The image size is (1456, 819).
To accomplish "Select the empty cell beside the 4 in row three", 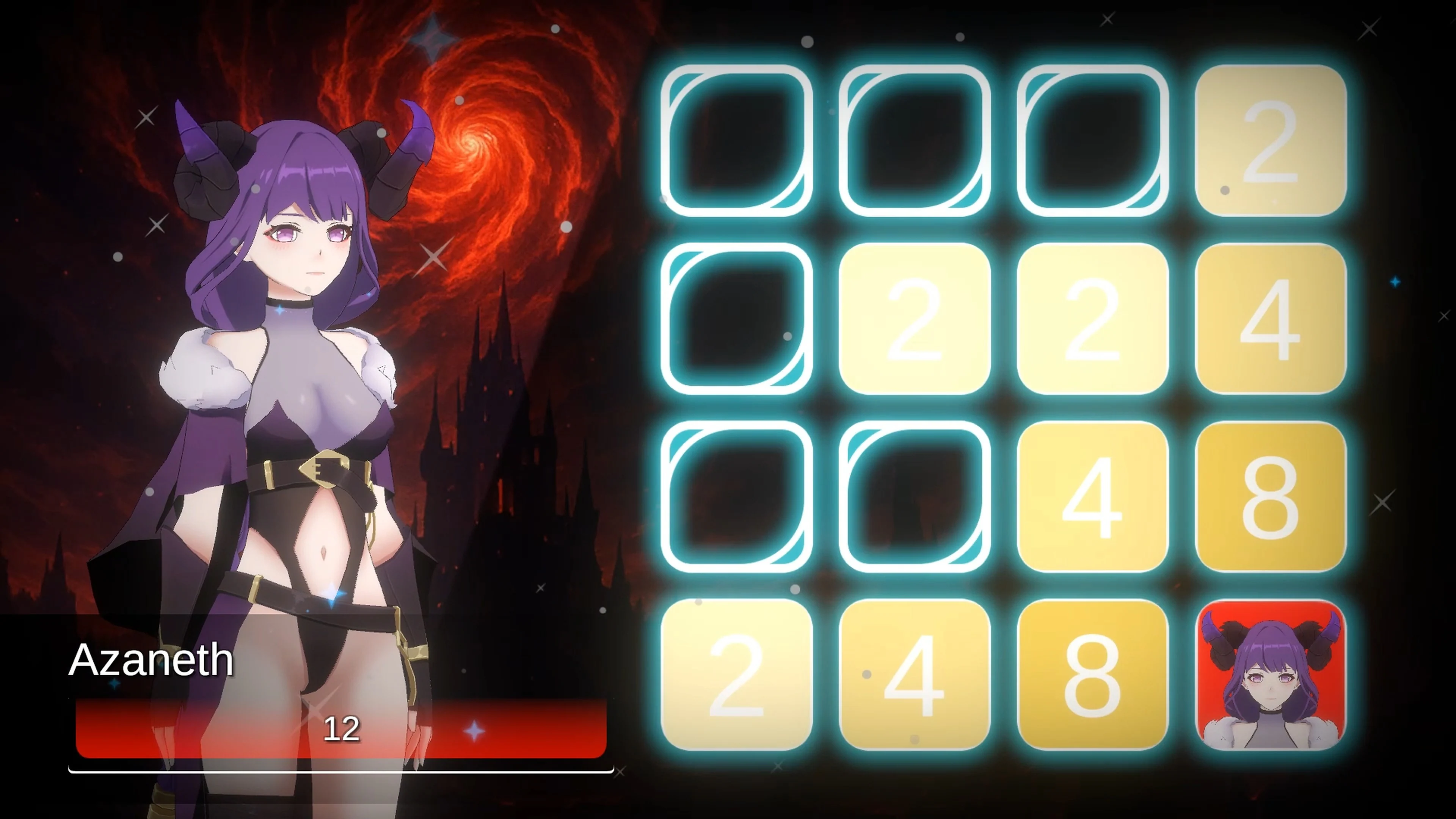I will [x=916, y=497].
